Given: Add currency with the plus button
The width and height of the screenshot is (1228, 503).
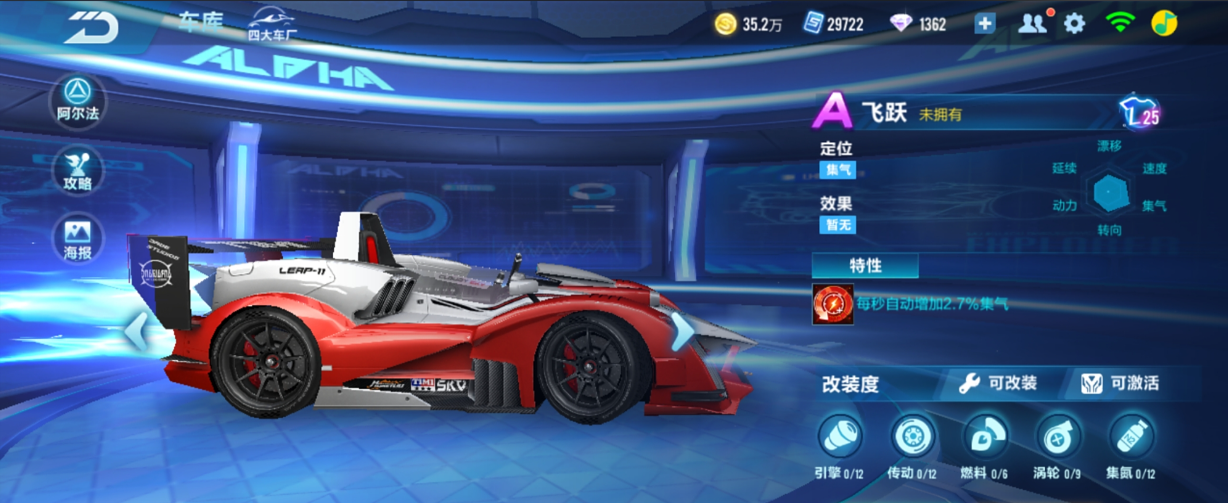Looking at the screenshot, I should pos(985,24).
